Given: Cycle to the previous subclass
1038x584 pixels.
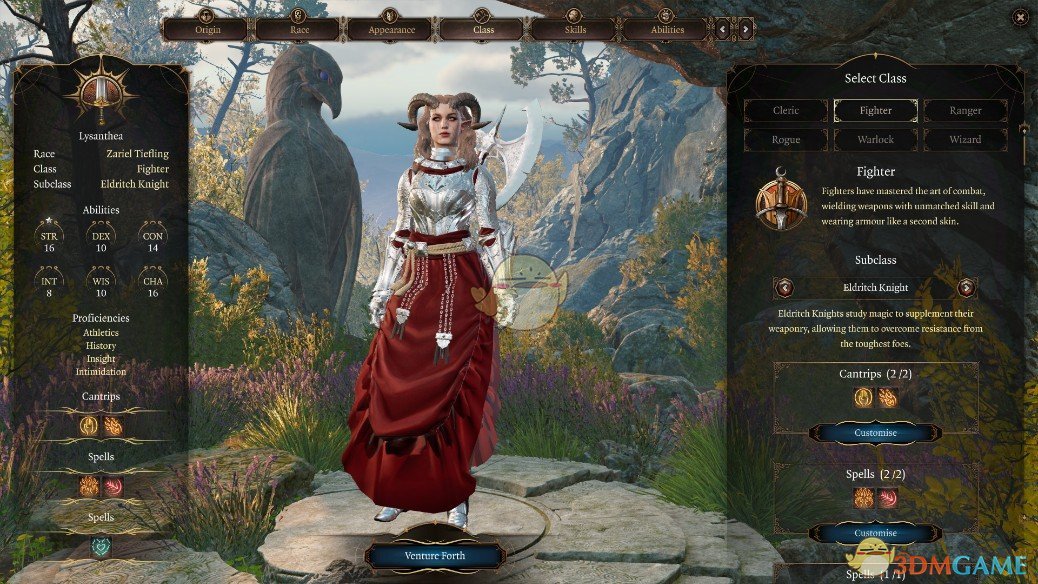Looking at the screenshot, I should (785, 288).
